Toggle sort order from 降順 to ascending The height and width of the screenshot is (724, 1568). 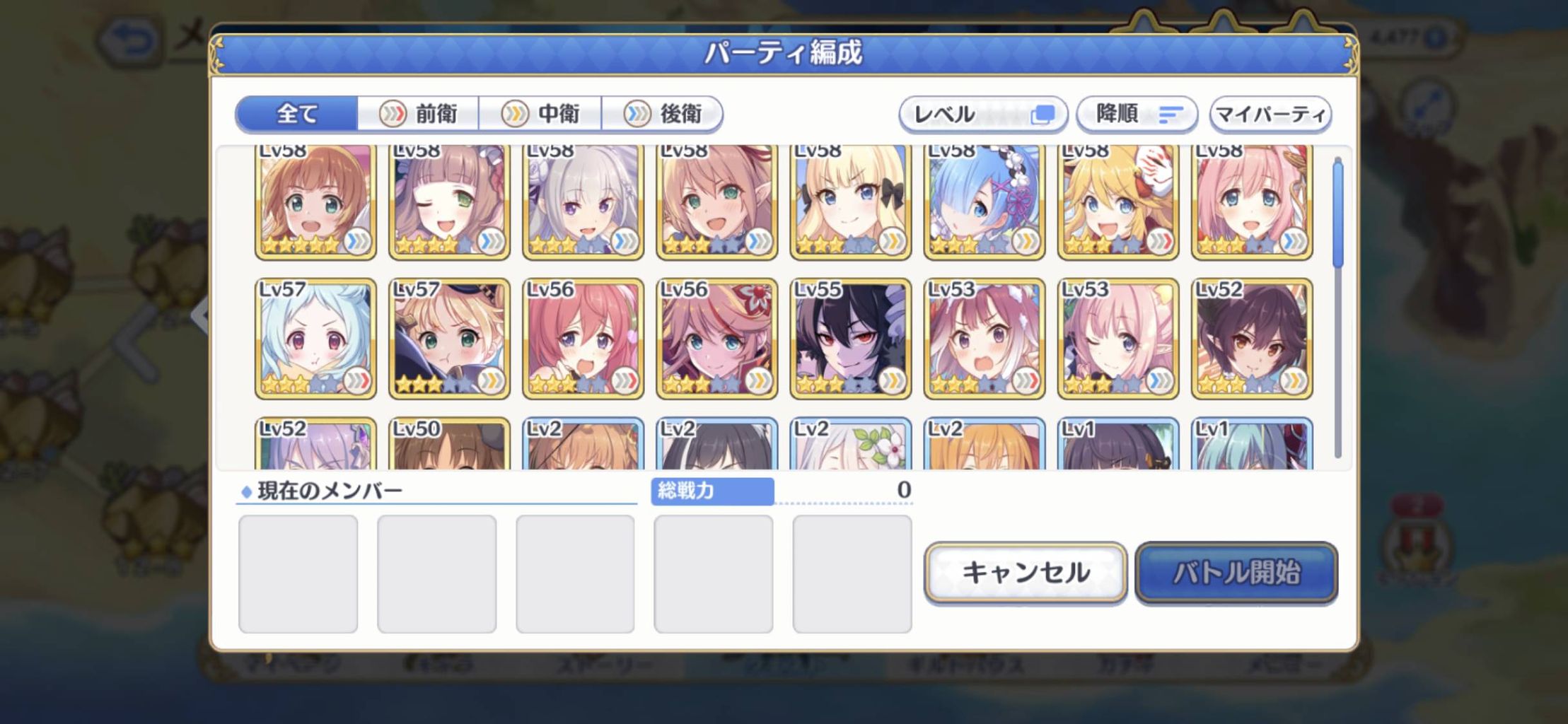tap(1136, 113)
